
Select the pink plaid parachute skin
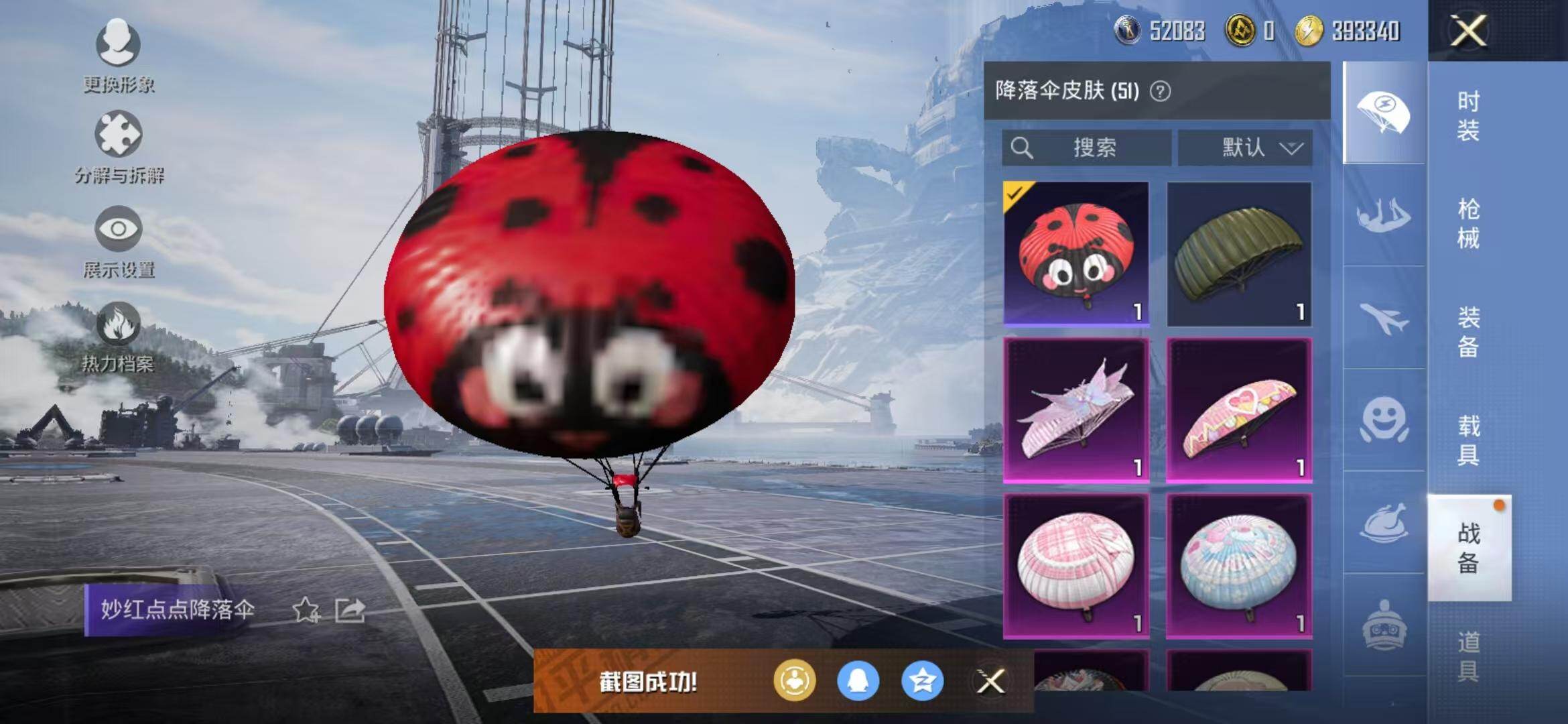pos(1076,566)
